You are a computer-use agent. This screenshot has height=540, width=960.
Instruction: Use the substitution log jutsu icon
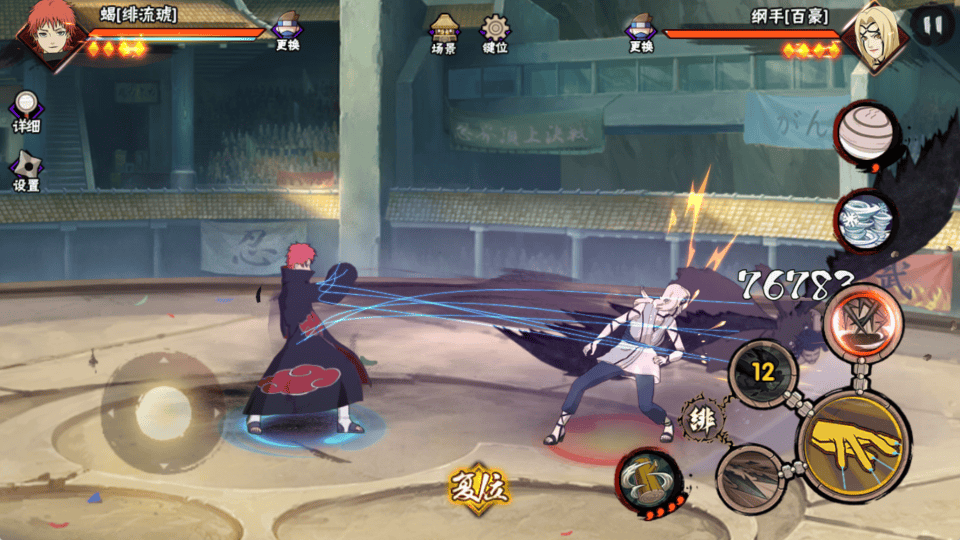649,482
